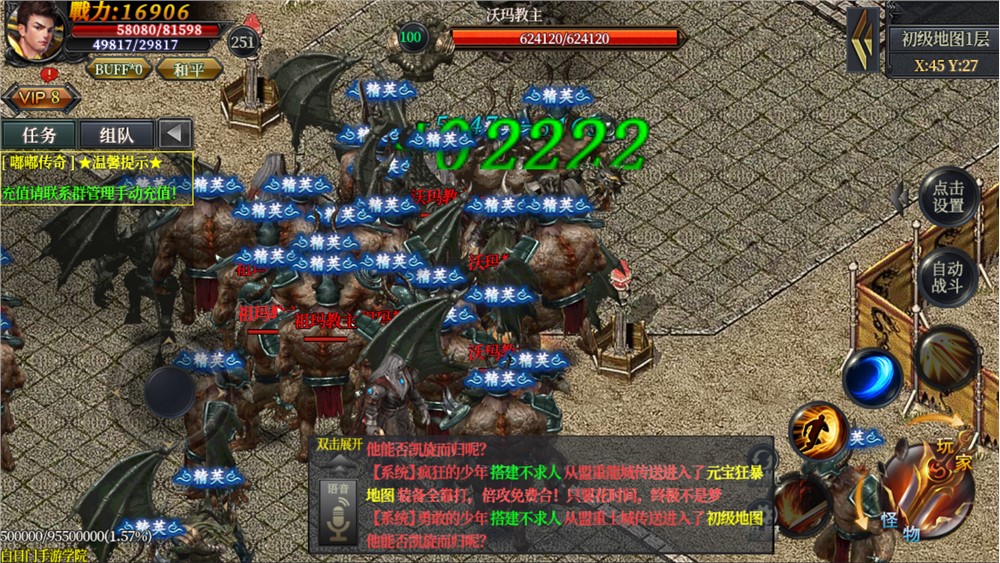Activate the blue crescent slash skill
Viewport: 1000px width, 563px height.
(x=872, y=378)
